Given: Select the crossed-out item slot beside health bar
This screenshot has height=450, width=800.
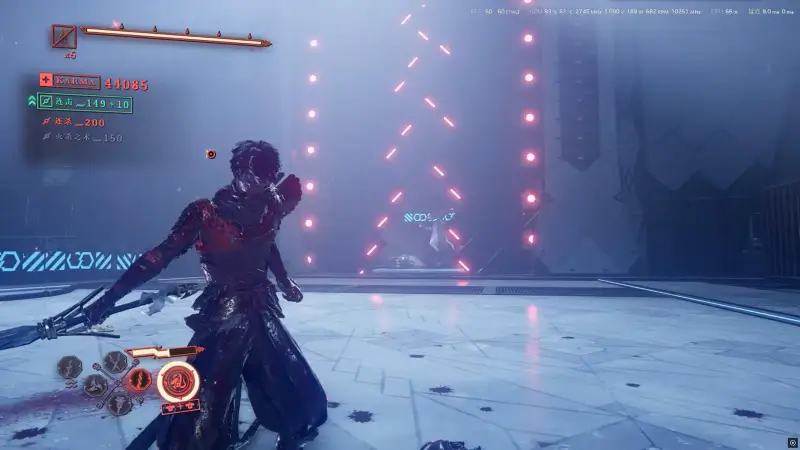Looking at the screenshot, I should 64,38.
